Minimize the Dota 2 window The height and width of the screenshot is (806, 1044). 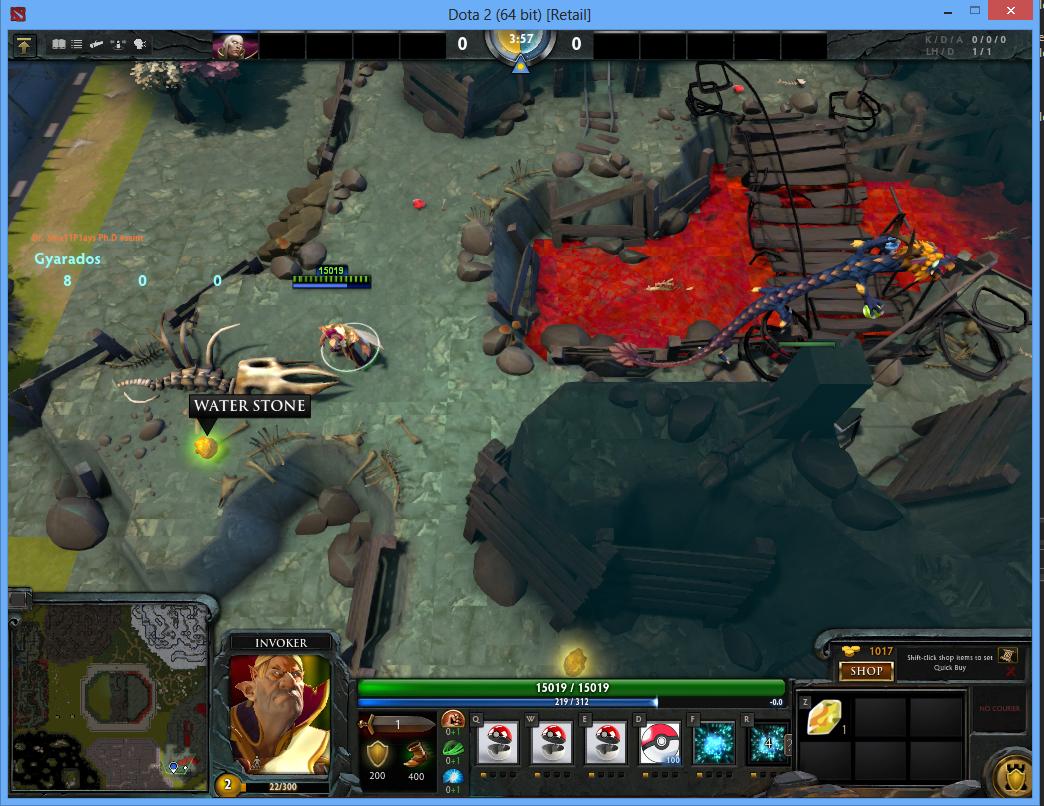950,12
